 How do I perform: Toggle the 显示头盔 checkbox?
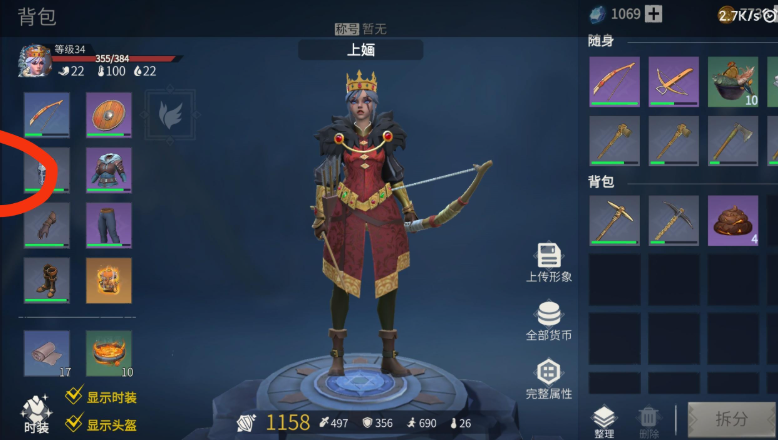[74, 424]
